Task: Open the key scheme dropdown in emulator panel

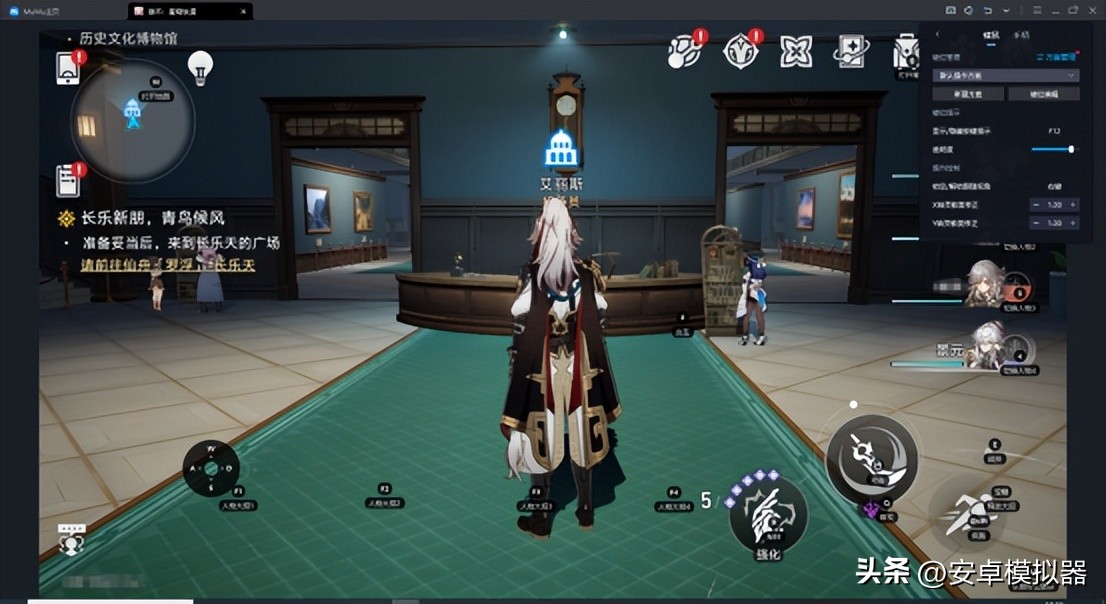Action: point(1006,75)
